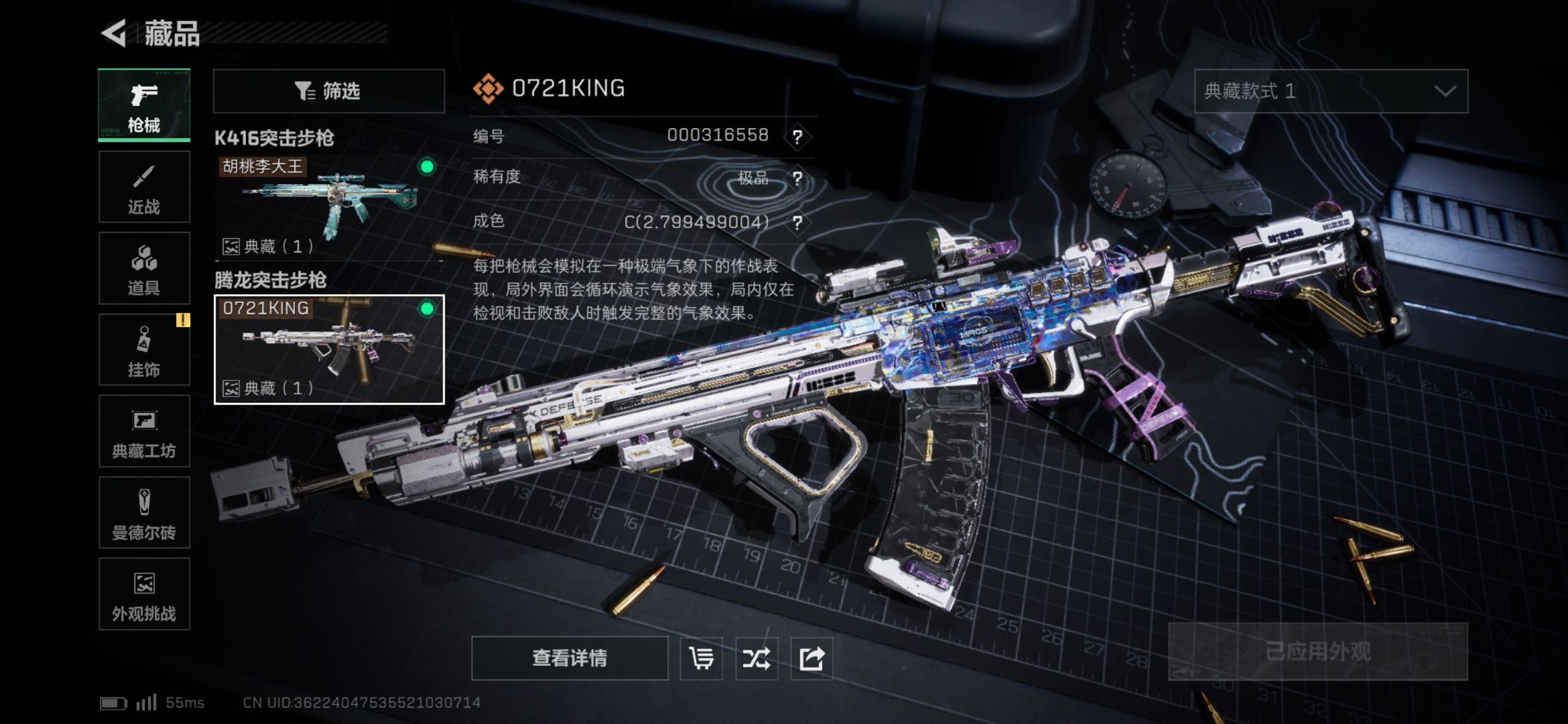This screenshot has height=724, width=1568.
Task: Open the 近战 melee category
Action: [x=144, y=187]
